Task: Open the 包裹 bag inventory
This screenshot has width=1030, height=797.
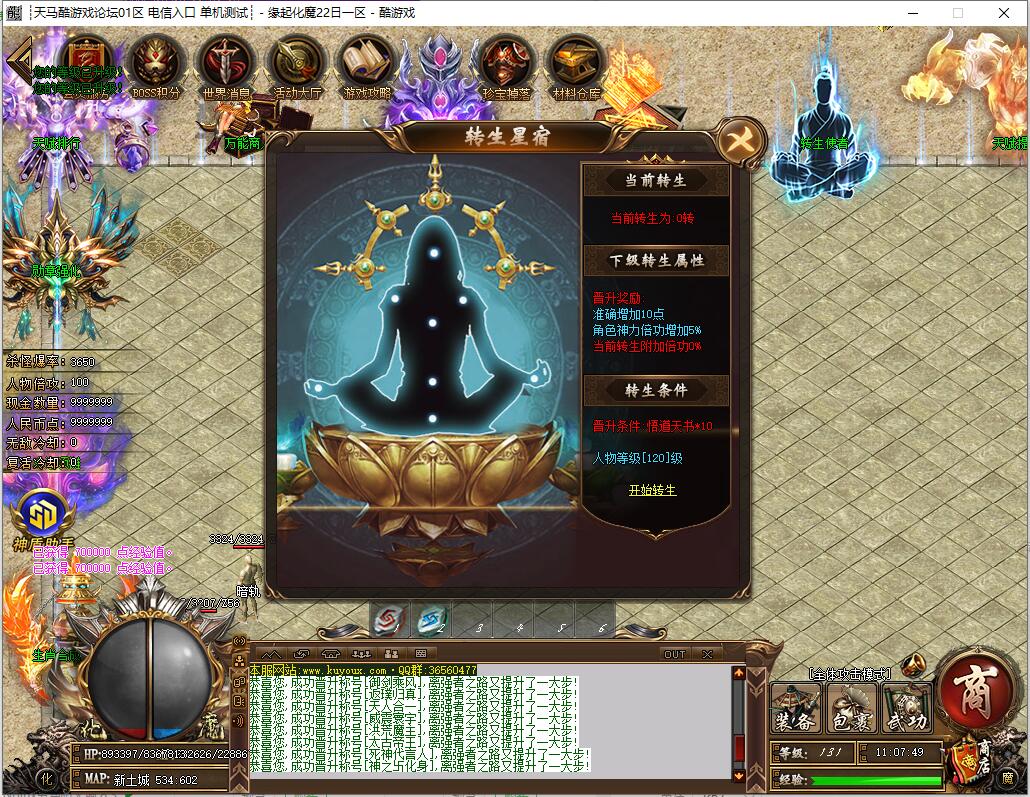Action: click(851, 708)
